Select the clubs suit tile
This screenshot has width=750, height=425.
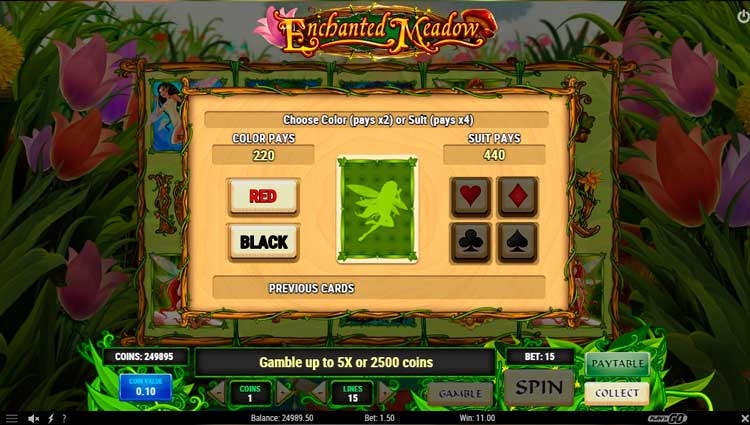pos(470,242)
